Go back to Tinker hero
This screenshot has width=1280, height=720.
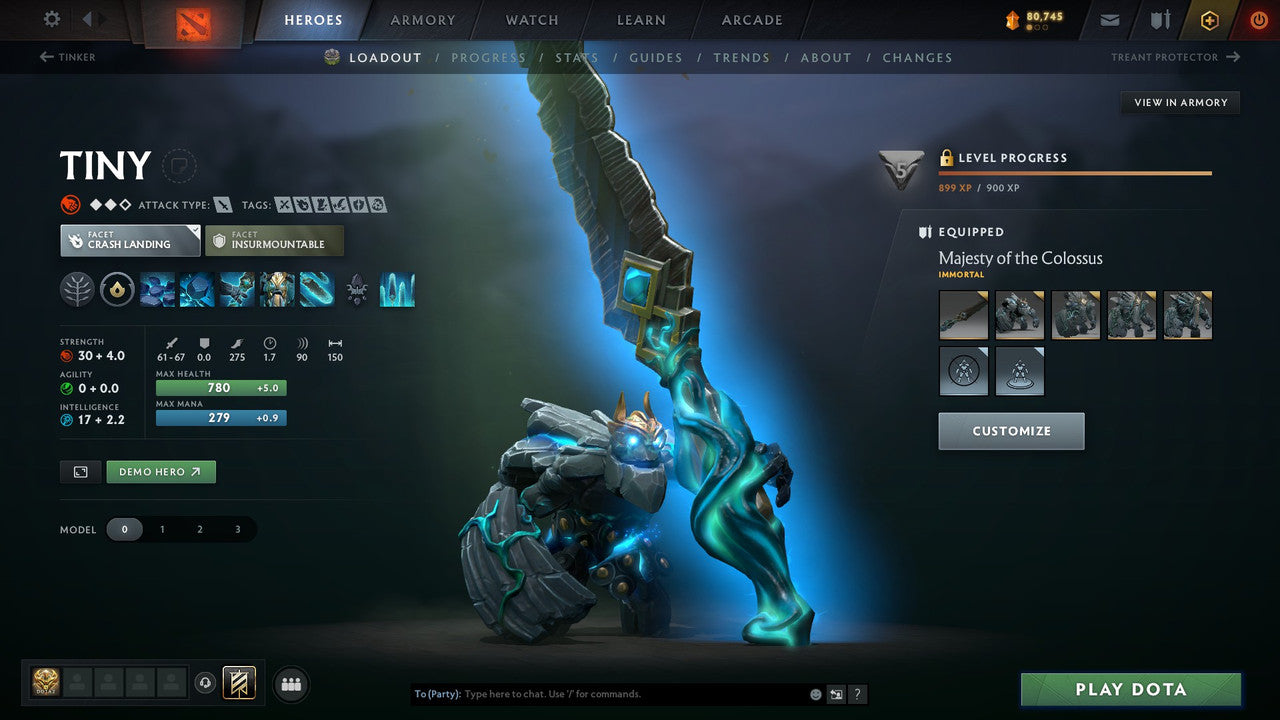pyautogui.click(x=68, y=57)
